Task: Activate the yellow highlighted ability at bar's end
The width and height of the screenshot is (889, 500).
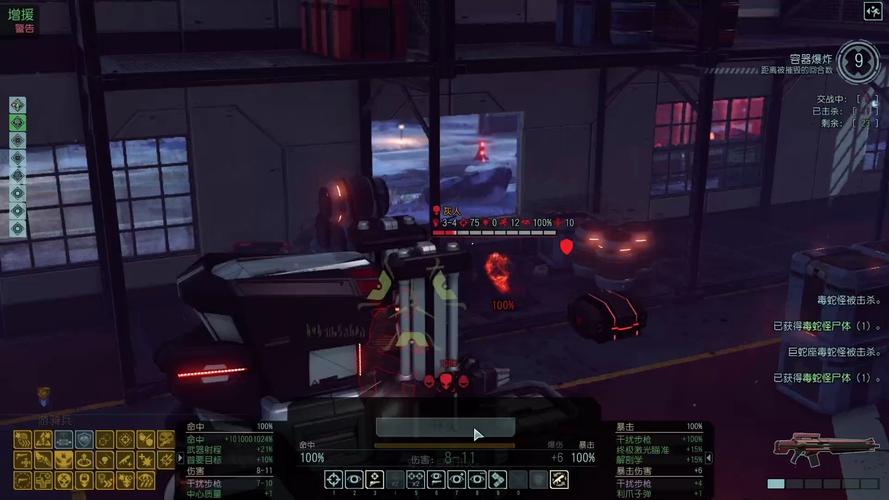Action: pos(560,480)
